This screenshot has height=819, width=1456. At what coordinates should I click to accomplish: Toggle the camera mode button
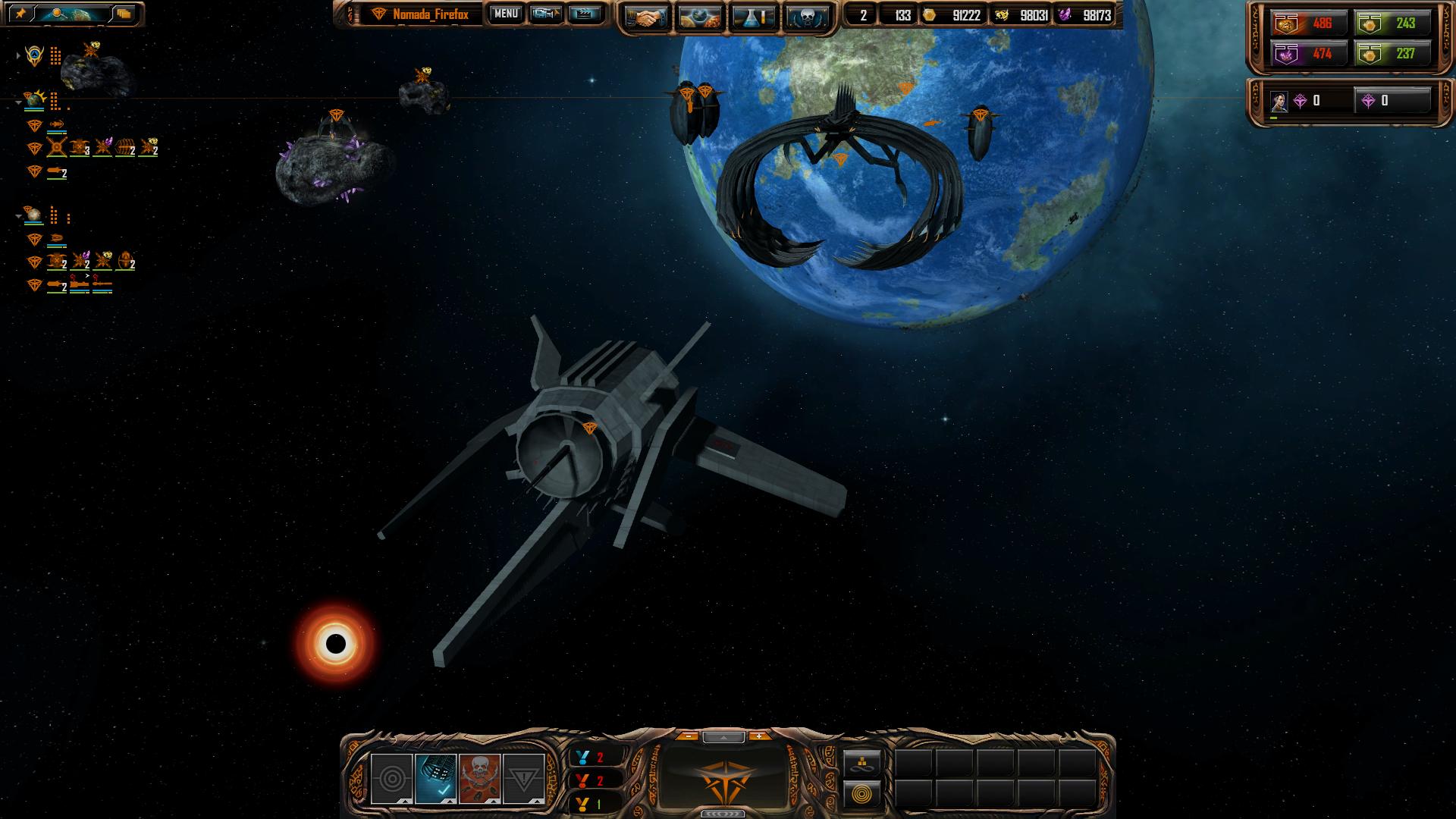pos(545,14)
